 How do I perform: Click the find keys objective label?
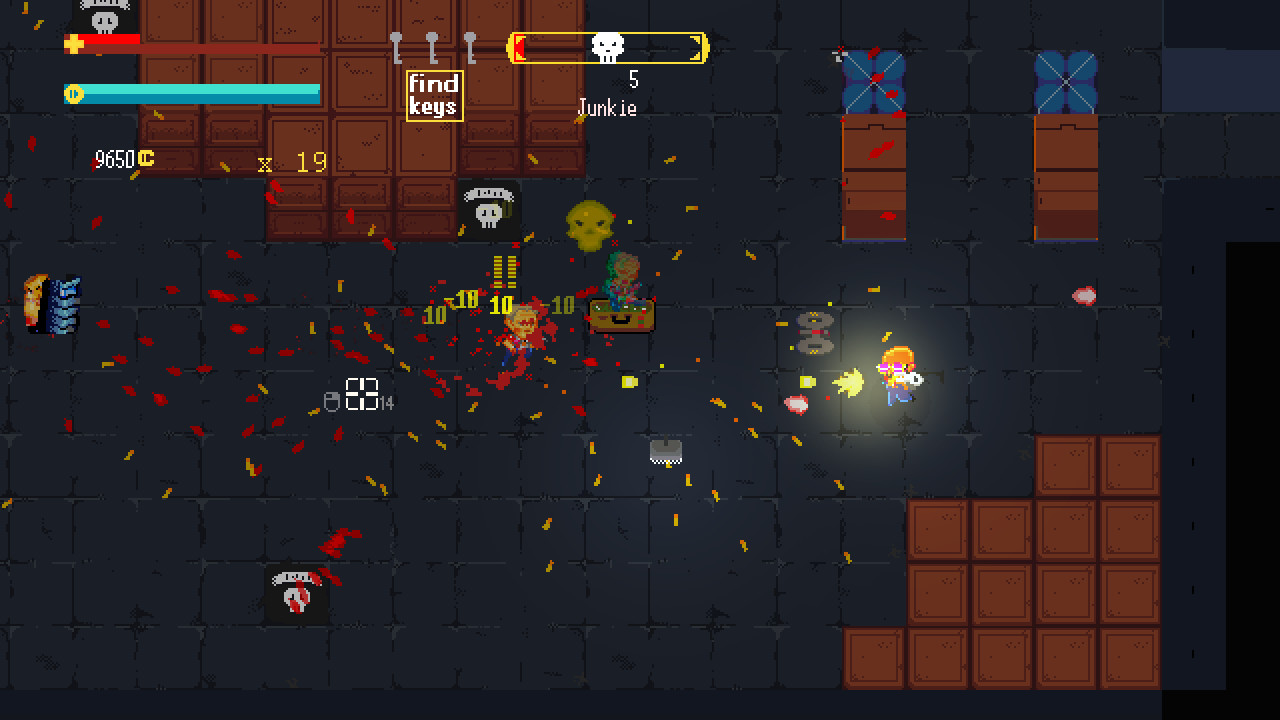pyautogui.click(x=436, y=94)
